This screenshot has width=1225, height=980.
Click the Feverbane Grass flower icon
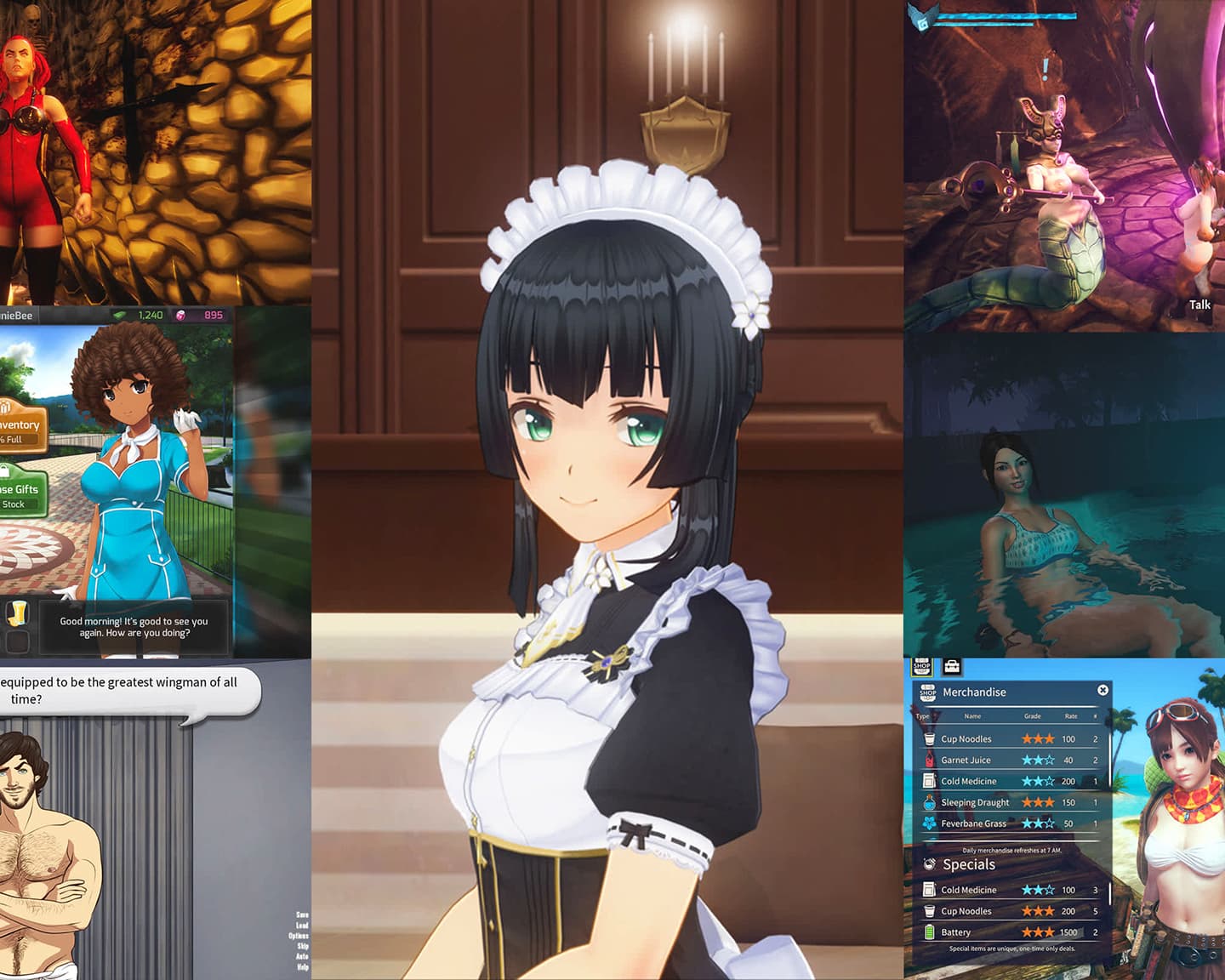(927, 823)
